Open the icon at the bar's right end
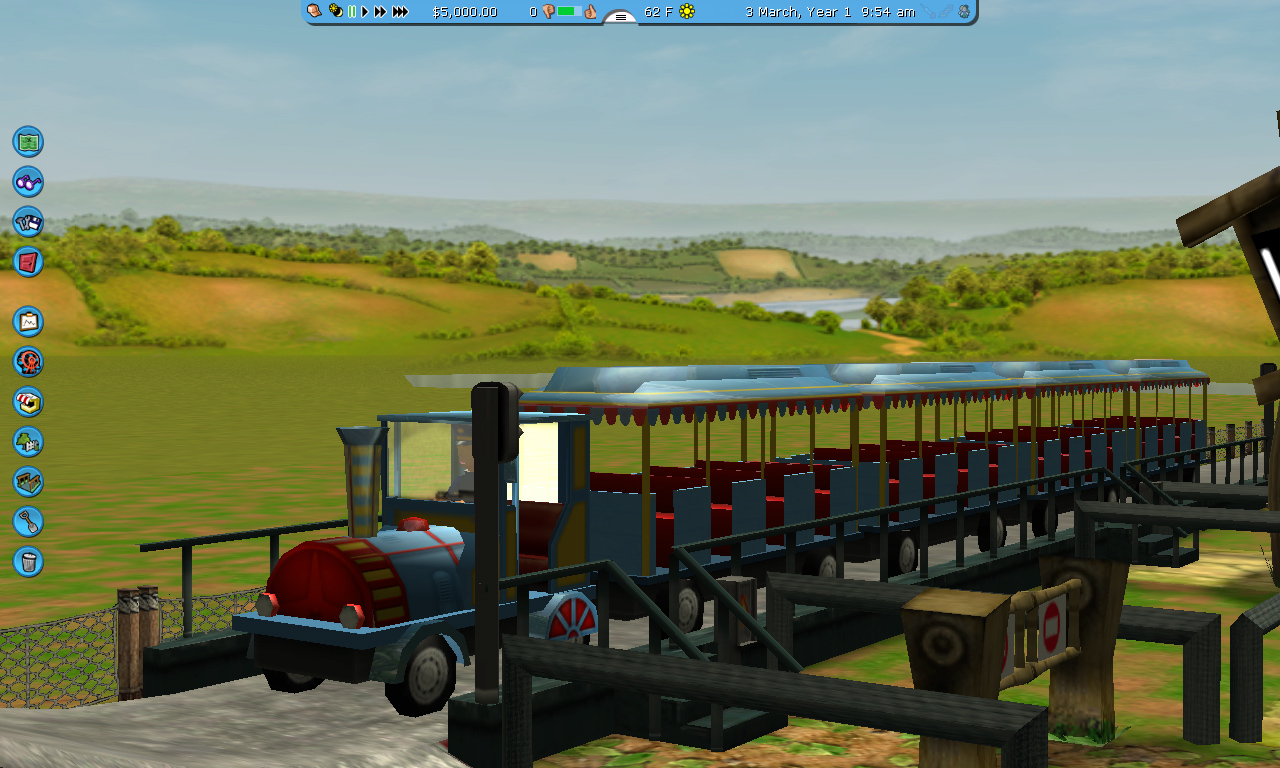Image resolution: width=1280 pixels, height=768 pixels. [963, 12]
